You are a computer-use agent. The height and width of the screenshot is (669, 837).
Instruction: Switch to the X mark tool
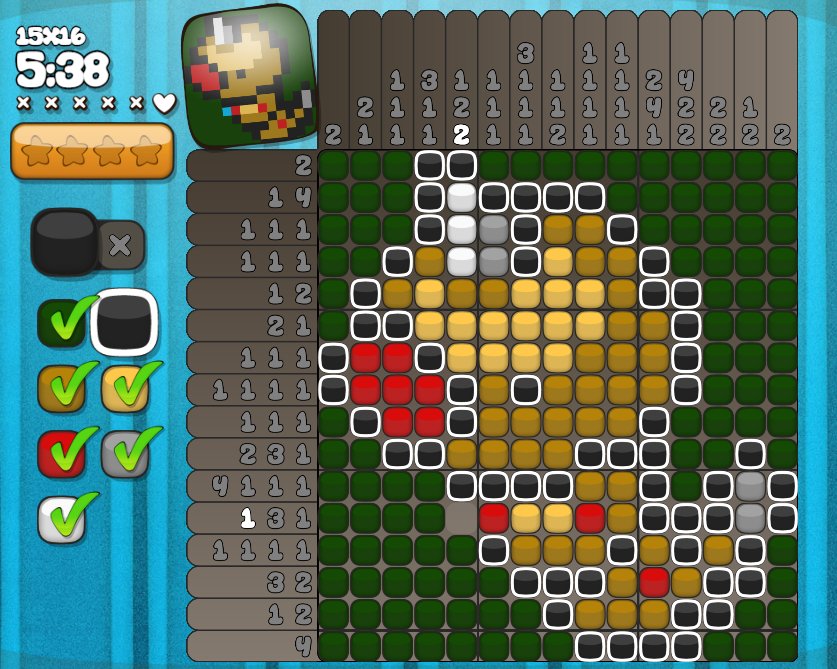pos(121,245)
